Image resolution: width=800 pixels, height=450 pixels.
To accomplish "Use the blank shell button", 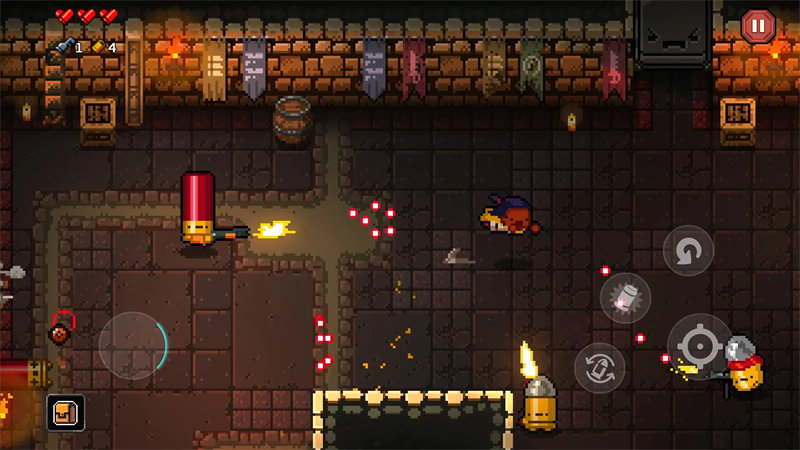I will [x=626, y=298].
